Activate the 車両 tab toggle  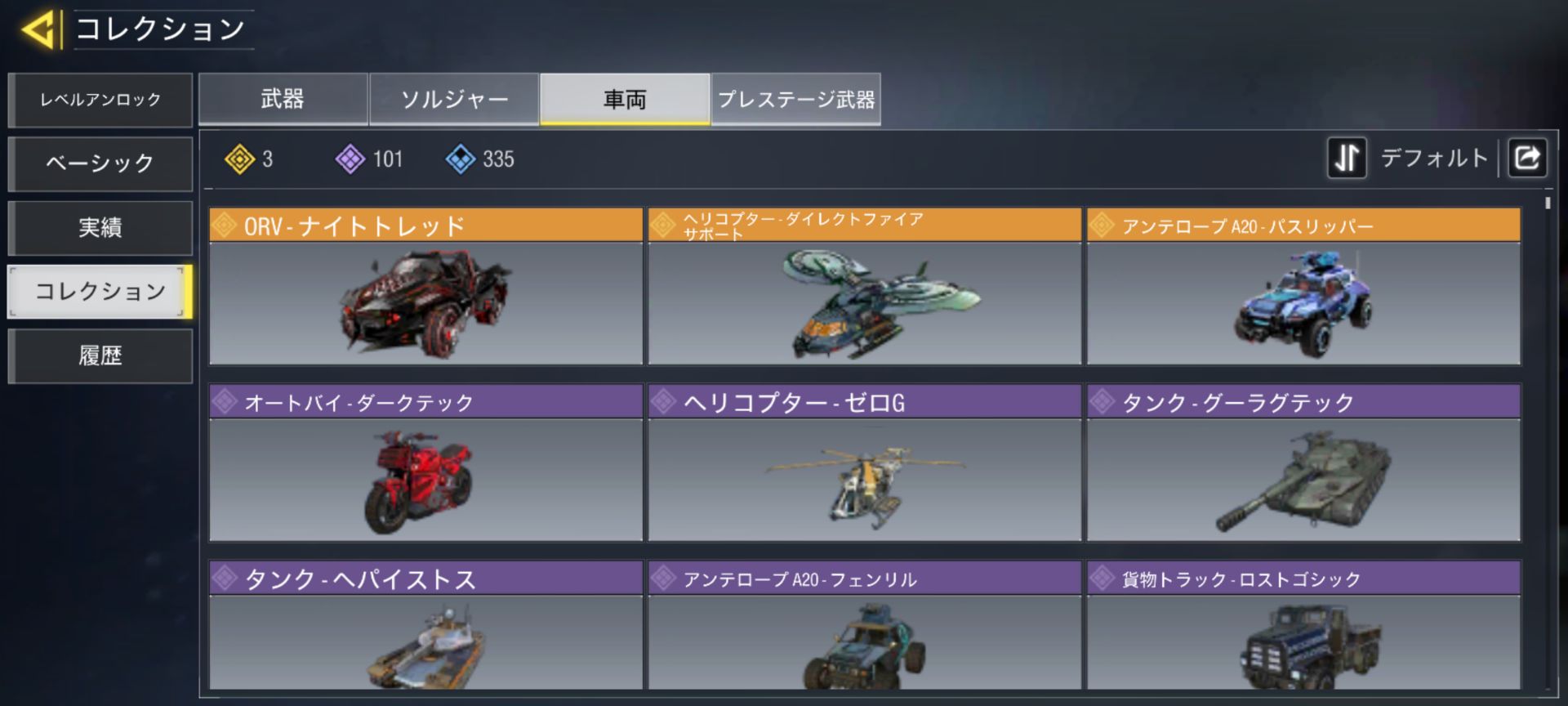(624, 98)
